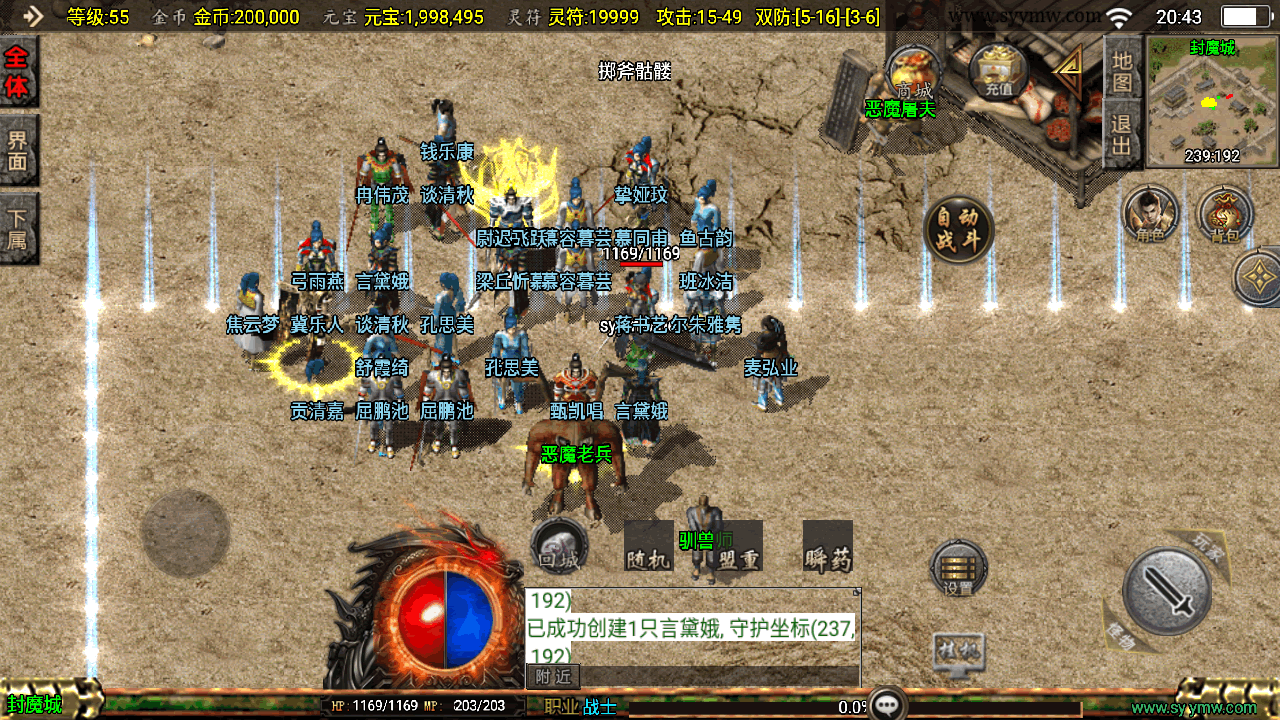1280x720 pixels.
Task: Click the 退出 exit button
Action: click(x=1122, y=136)
